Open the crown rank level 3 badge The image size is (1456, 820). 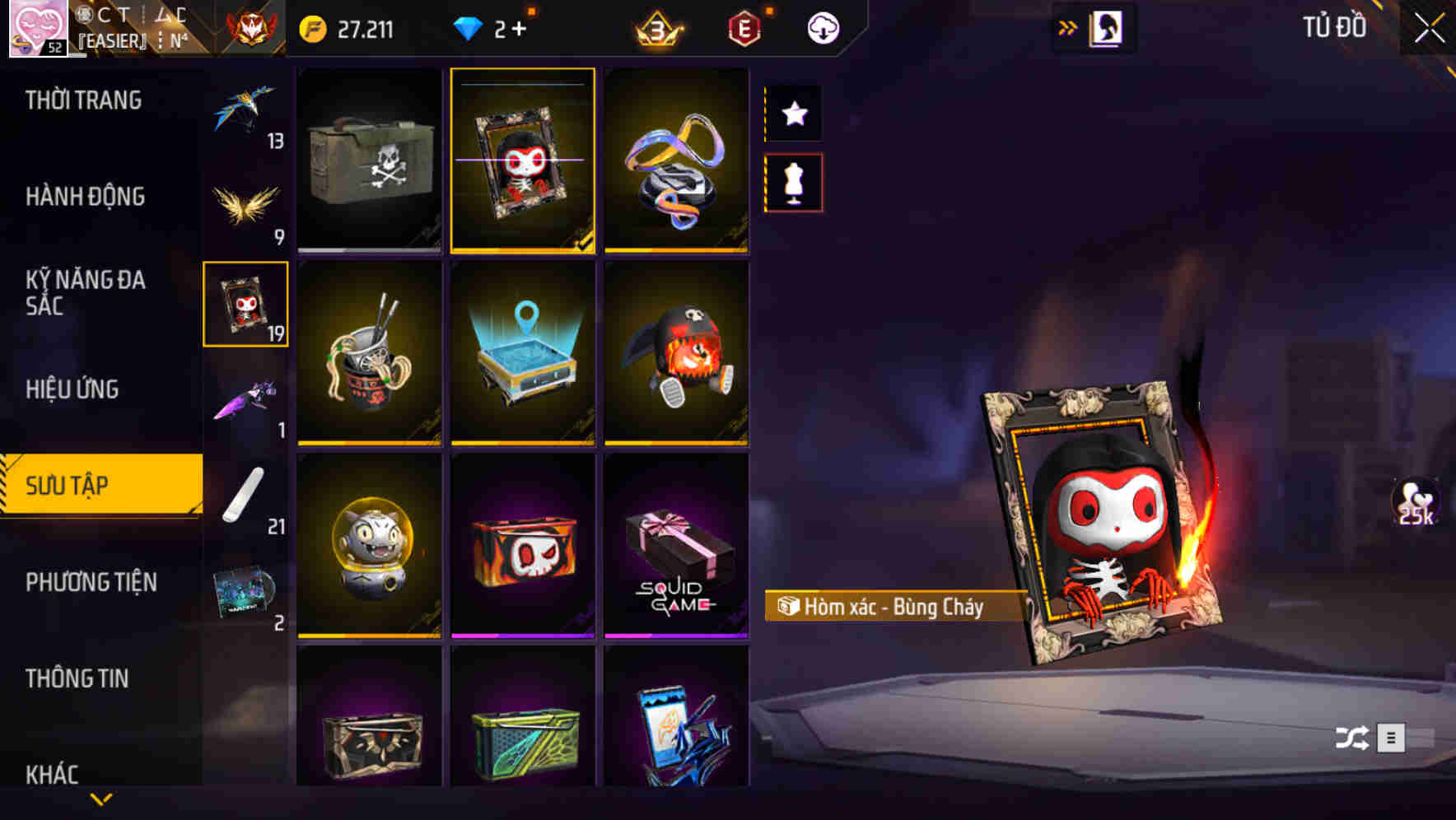click(x=659, y=27)
